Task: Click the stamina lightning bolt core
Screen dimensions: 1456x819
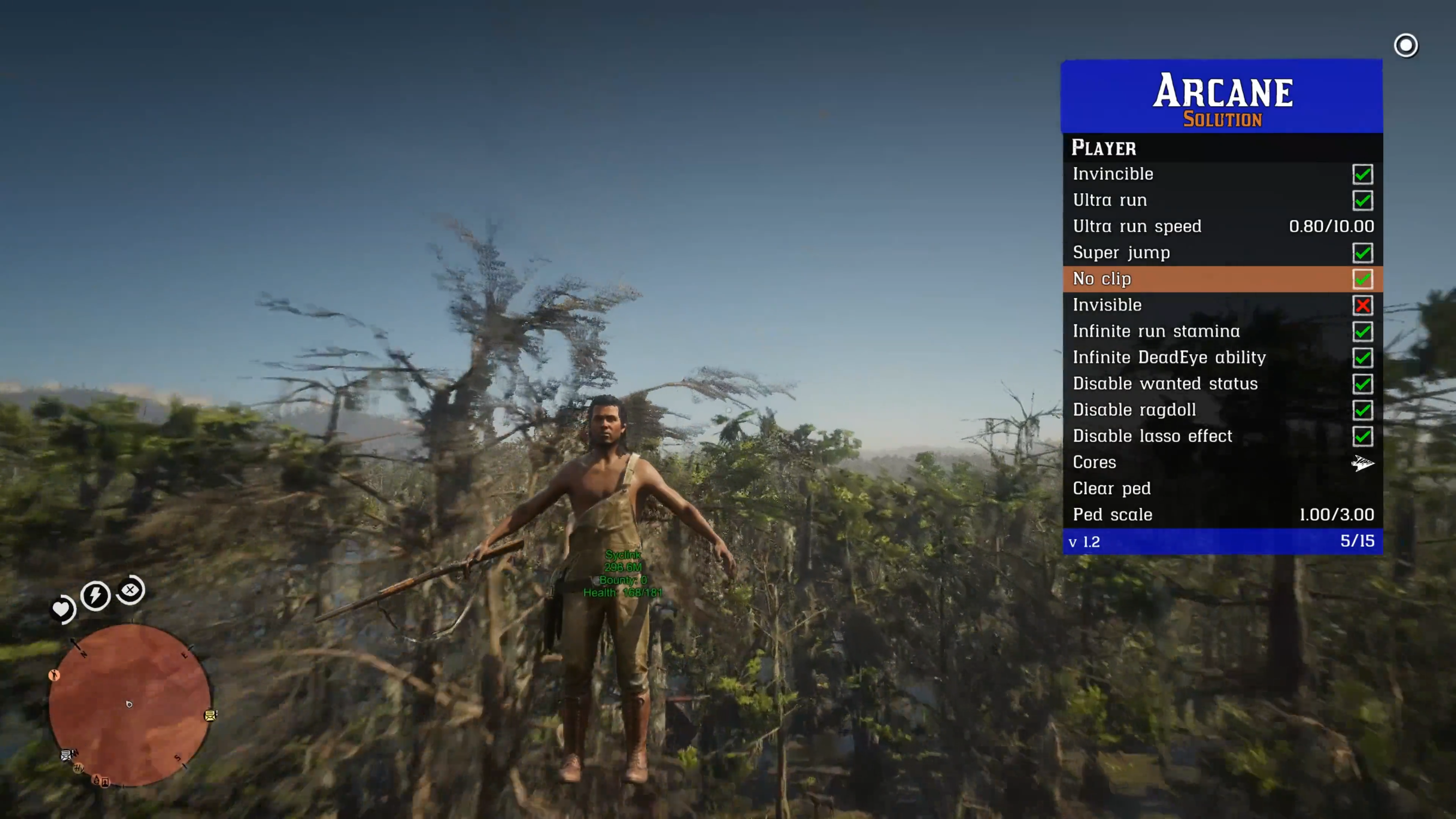Action: point(95,595)
